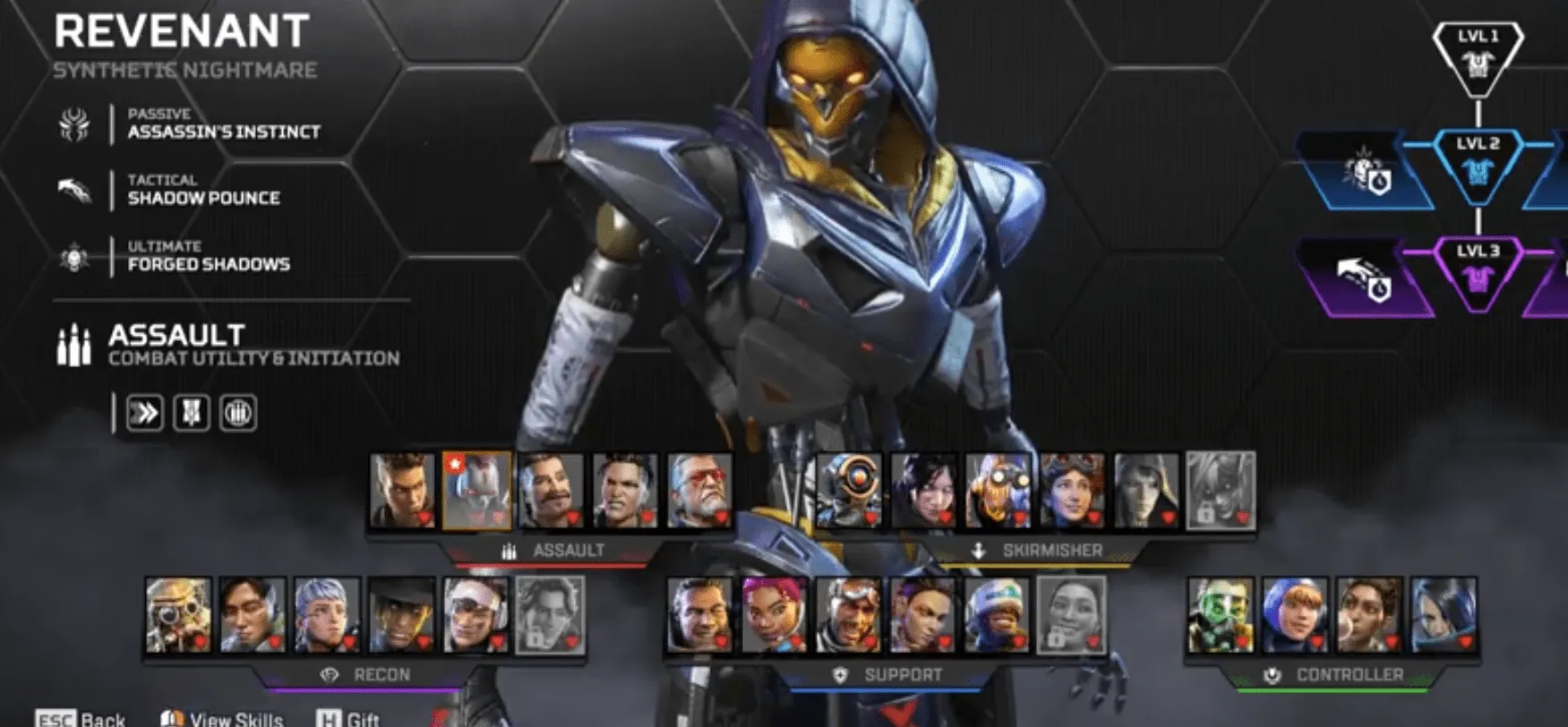Choose Fuse, the mustached Assault legend
Screen dimensions: 1568x727
551,491
